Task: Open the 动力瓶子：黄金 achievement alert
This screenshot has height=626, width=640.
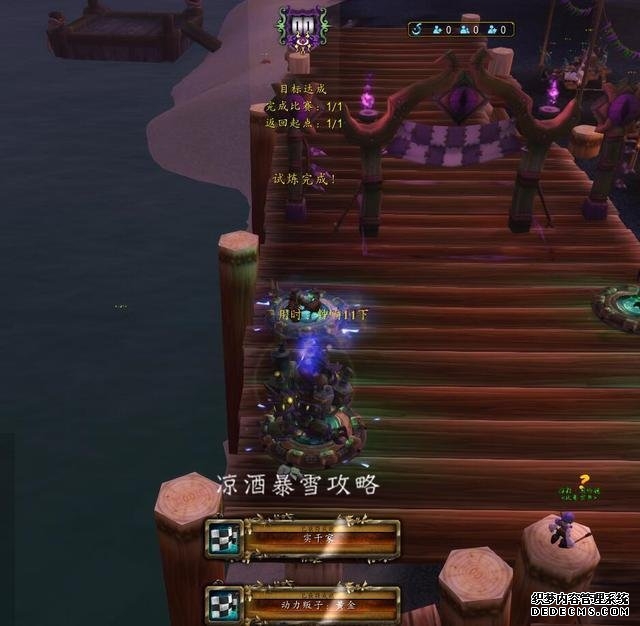Action: point(303,604)
